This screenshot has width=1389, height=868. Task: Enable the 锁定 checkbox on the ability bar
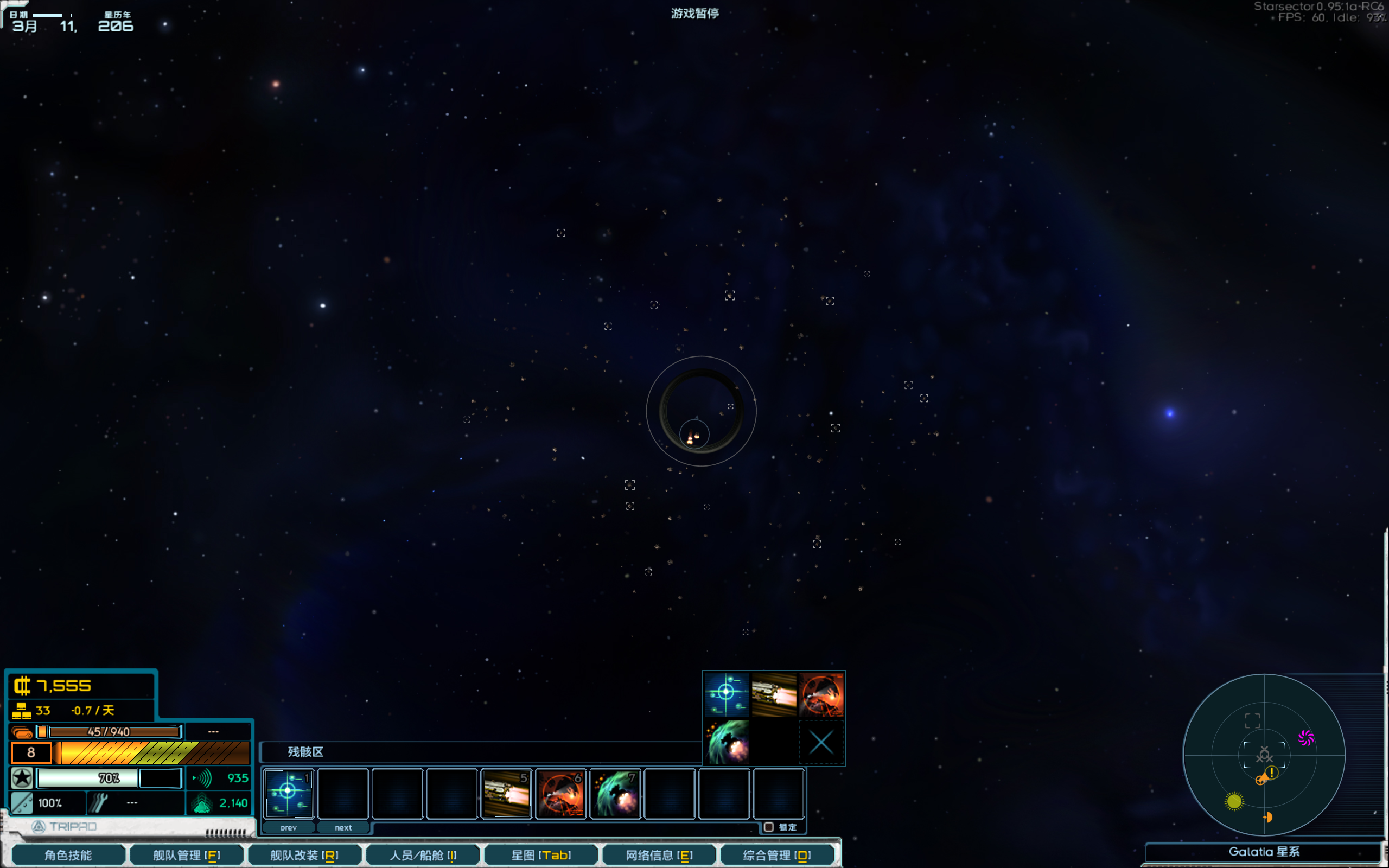pyautogui.click(x=770, y=827)
